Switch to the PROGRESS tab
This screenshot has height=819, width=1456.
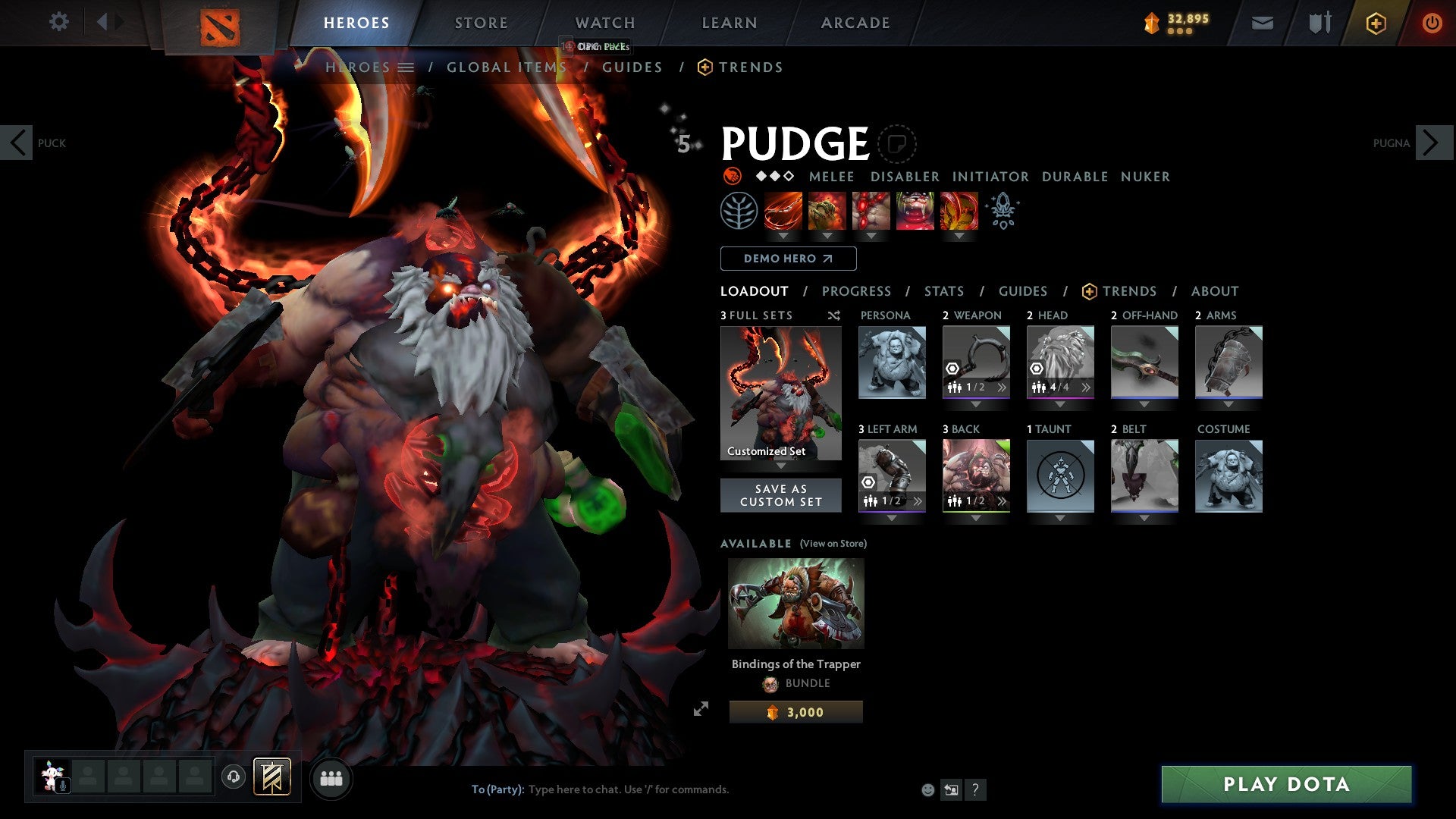click(x=857, y=291)
